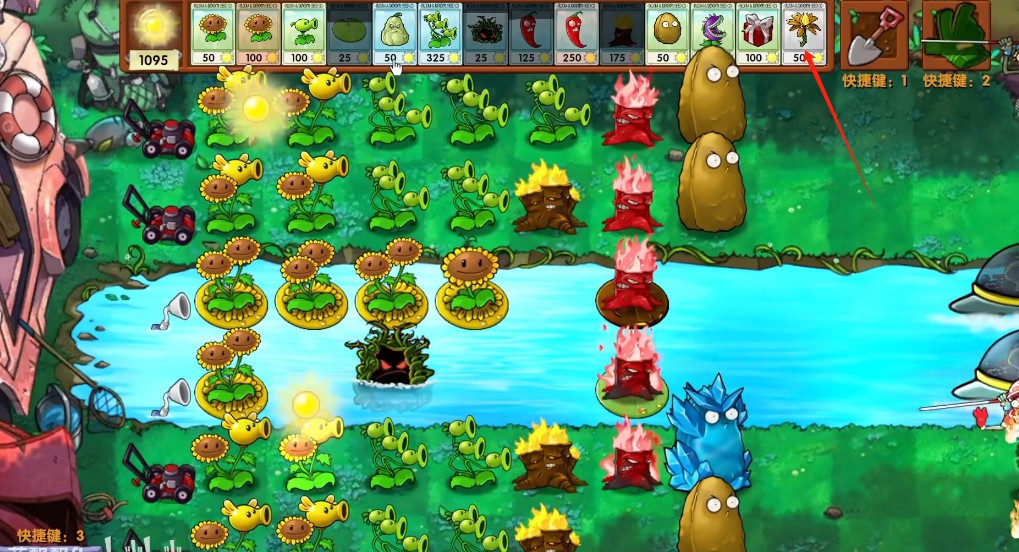Select the chili pepper packet costing 125

pyautogui.click(x=529, y=35)
